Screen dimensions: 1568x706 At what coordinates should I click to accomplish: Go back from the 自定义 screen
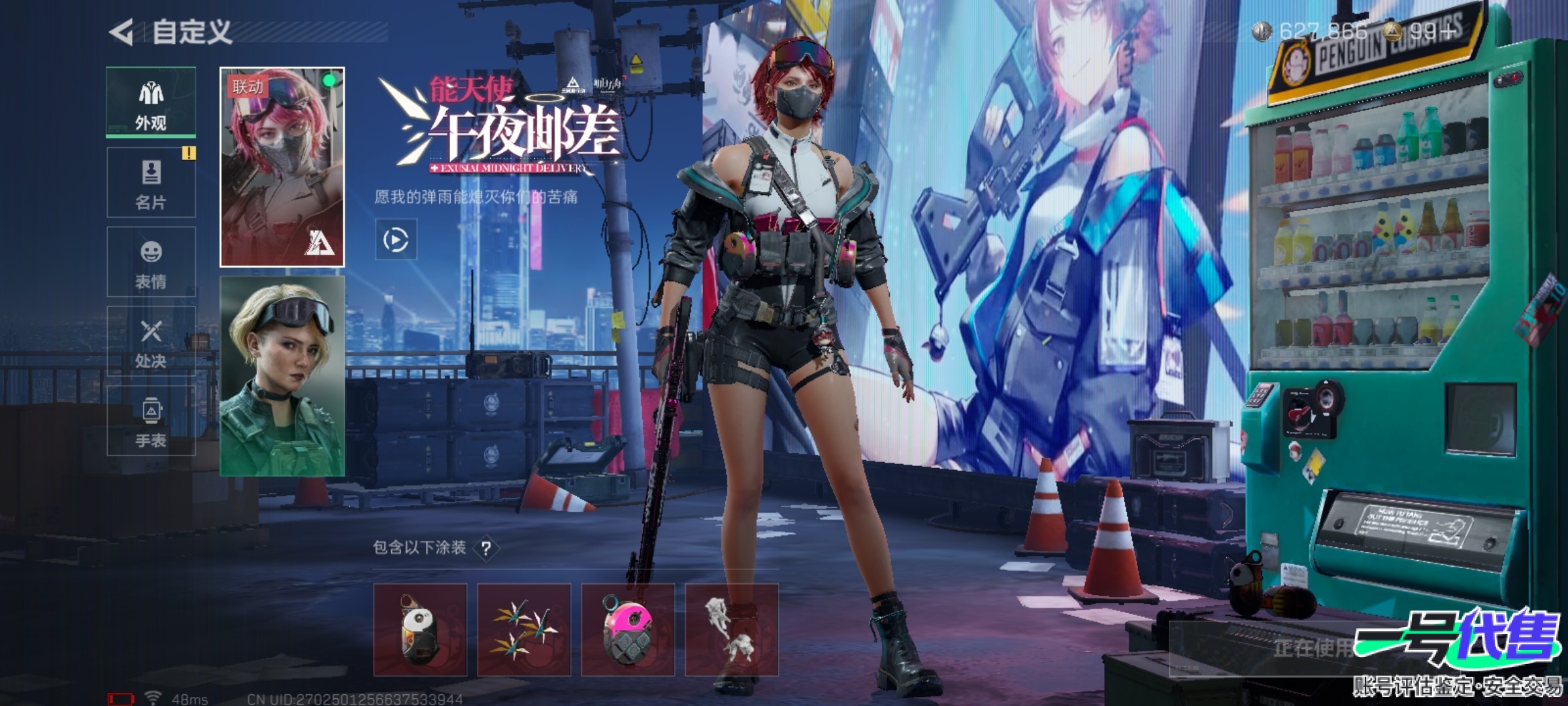[x=122, y=32]
